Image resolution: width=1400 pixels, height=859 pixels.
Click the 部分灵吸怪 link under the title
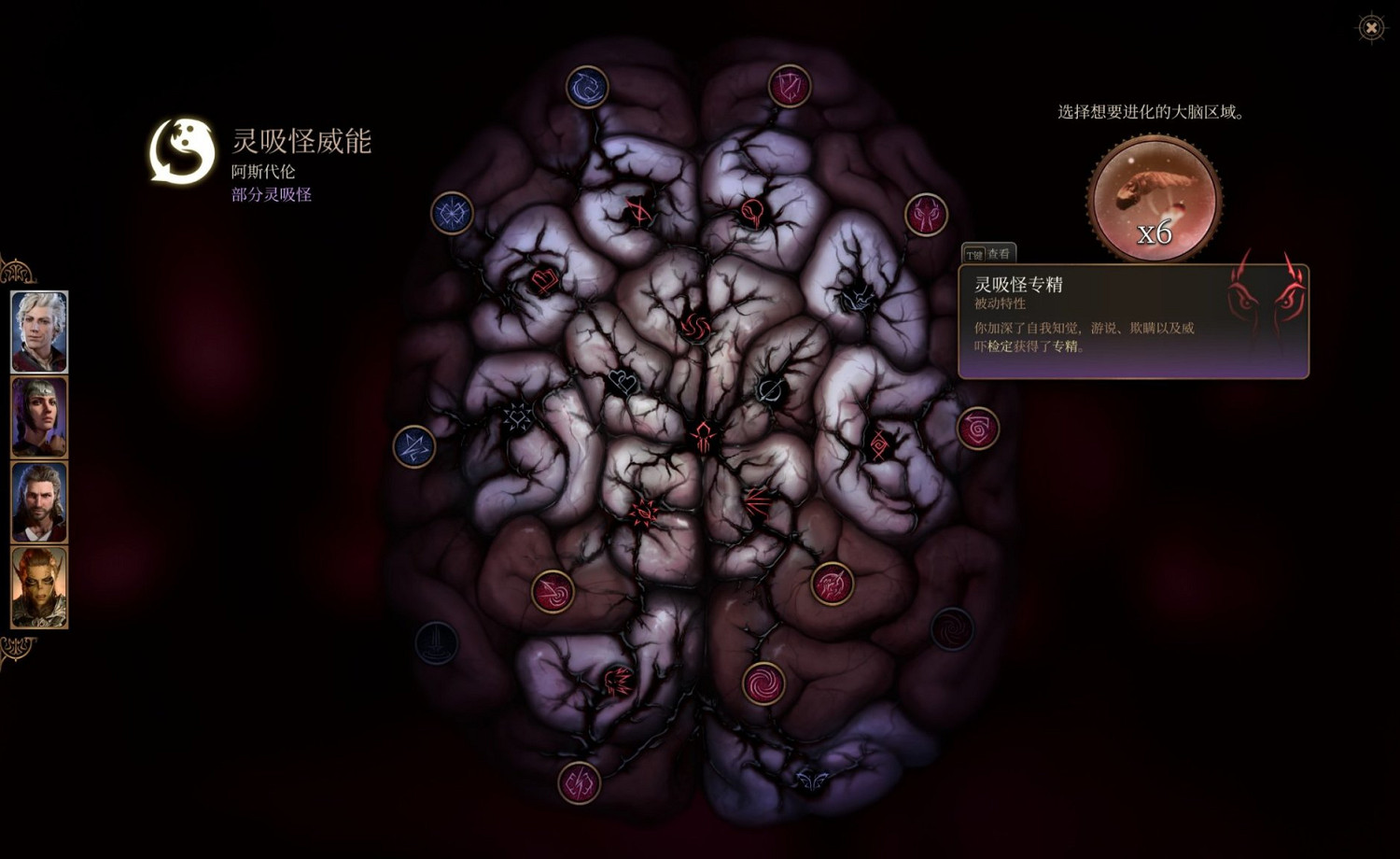coord(271,194)
